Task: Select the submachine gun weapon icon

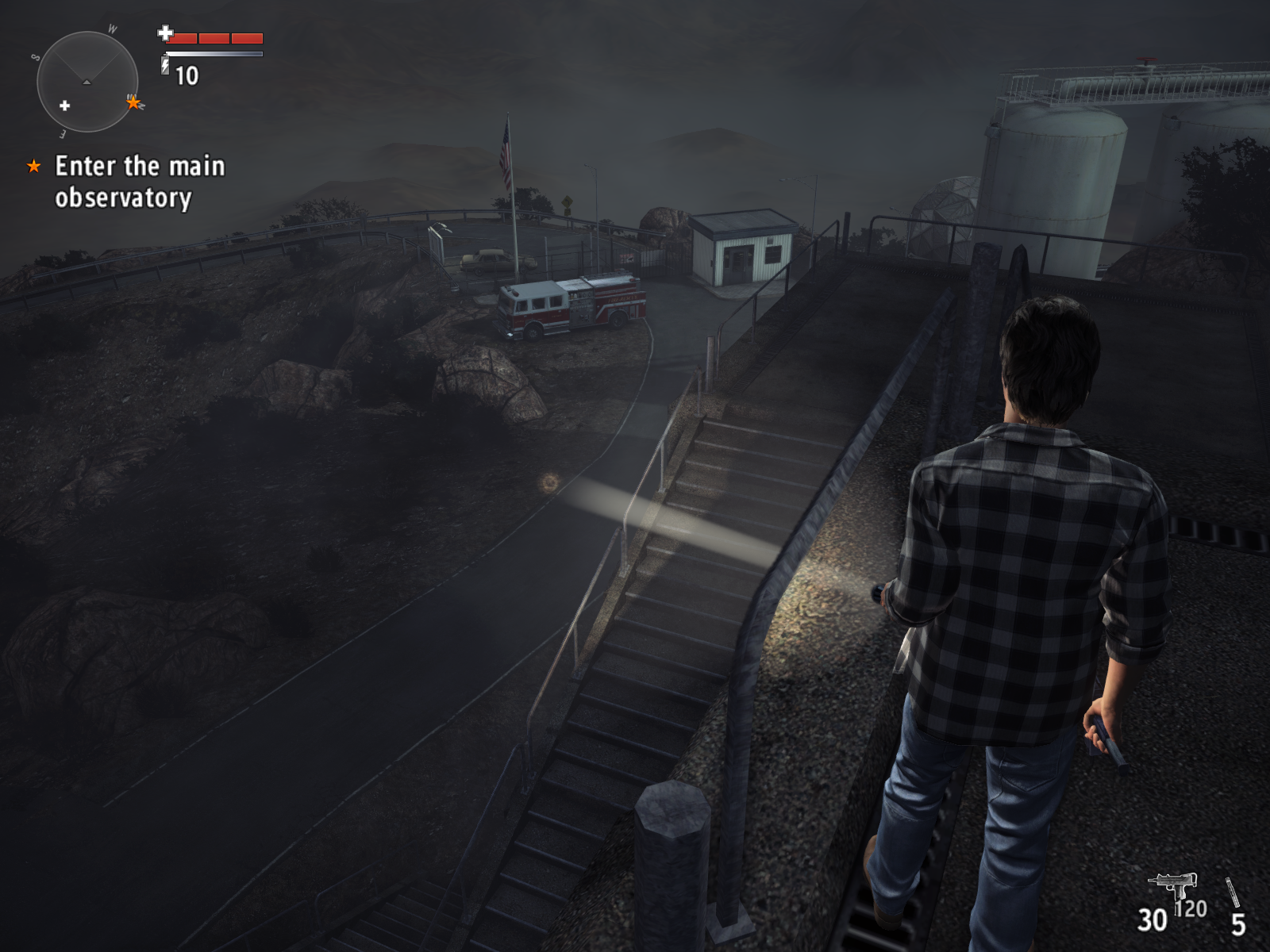Action: pos(1173,885)
